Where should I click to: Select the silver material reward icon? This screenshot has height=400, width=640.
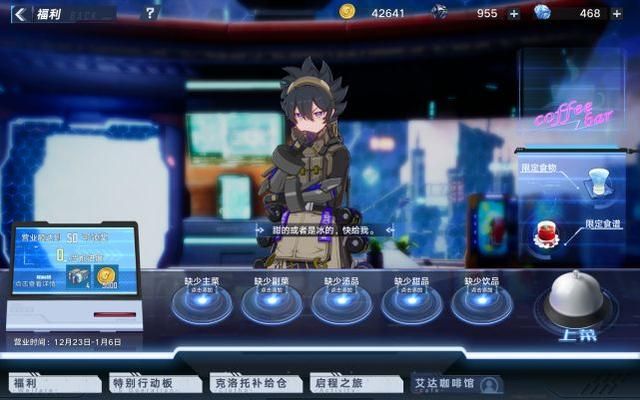coord(80,278)
